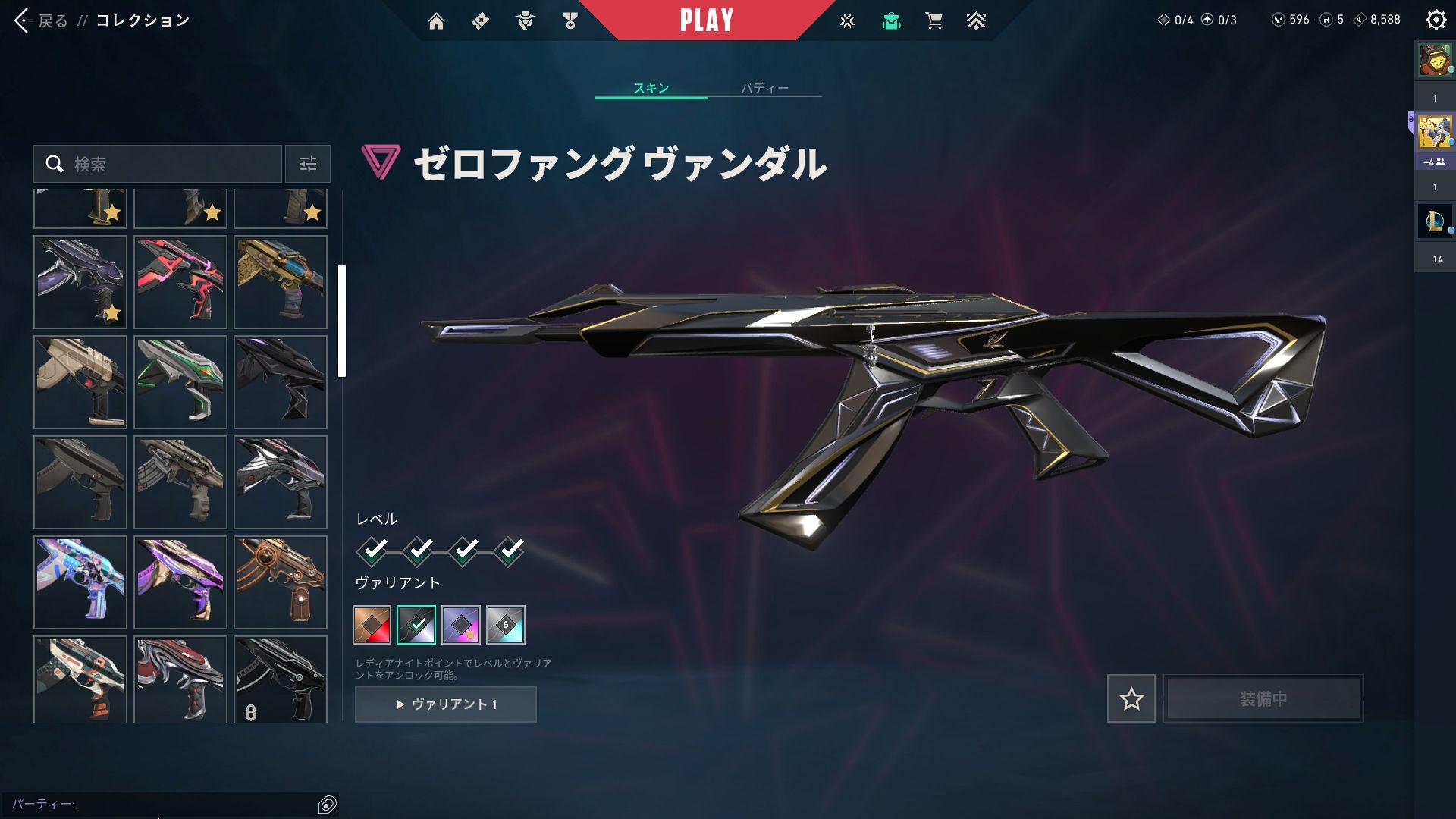Open the store shopping cart icon
The image size is (1456, 819).
(934, 21)
